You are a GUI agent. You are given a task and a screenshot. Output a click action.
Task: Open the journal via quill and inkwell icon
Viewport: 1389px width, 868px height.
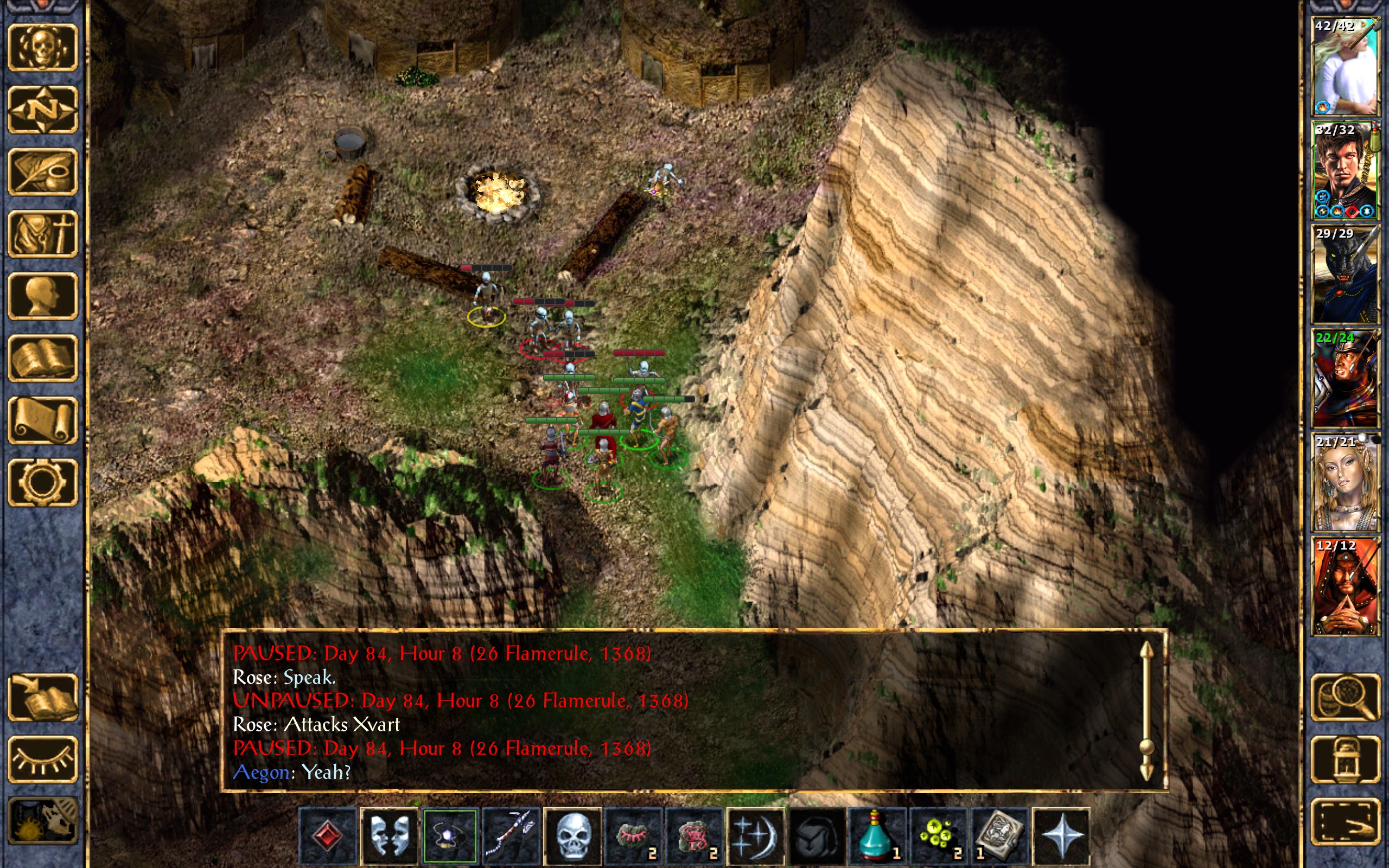point(42,171)
